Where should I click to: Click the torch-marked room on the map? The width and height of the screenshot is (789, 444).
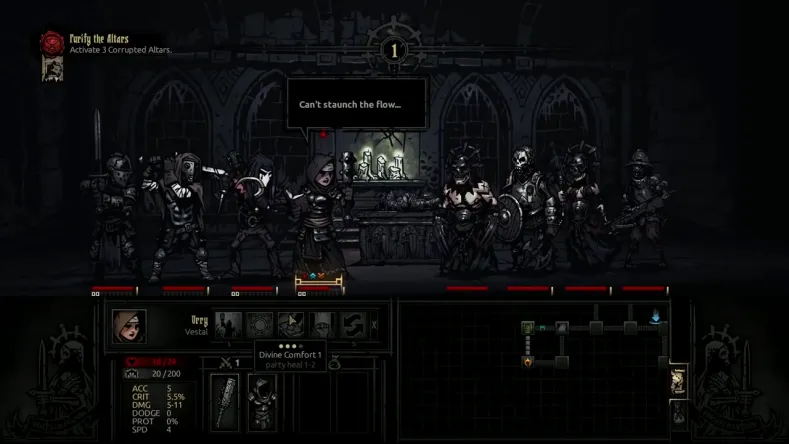point(528,361)
